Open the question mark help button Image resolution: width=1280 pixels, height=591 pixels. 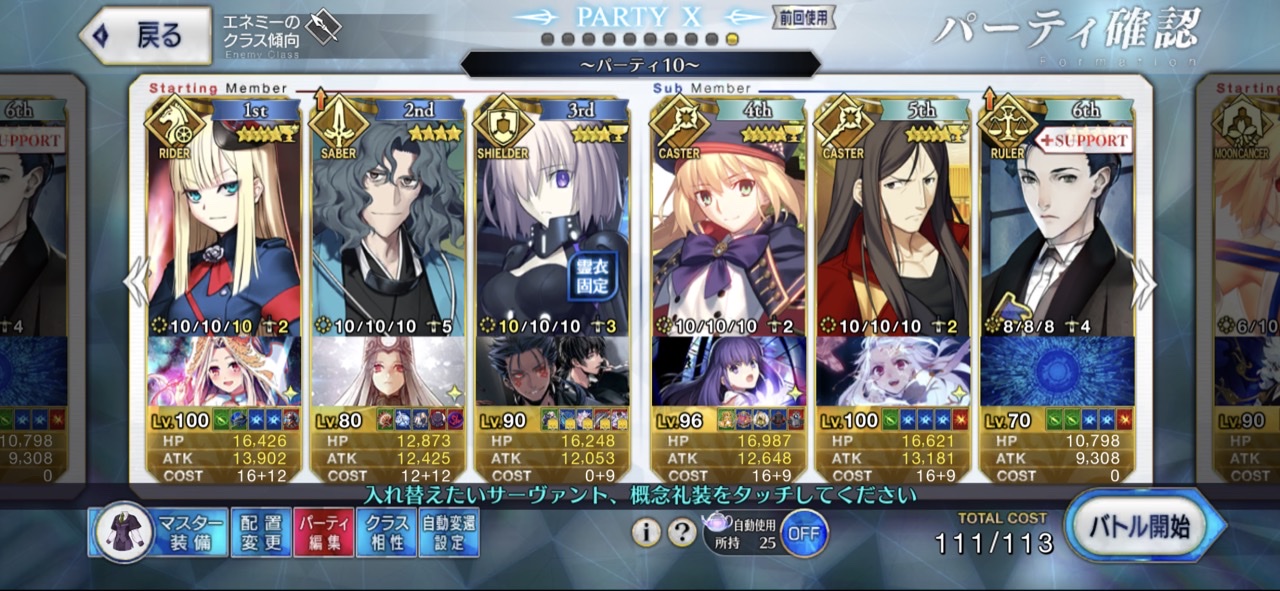point(682,533)
